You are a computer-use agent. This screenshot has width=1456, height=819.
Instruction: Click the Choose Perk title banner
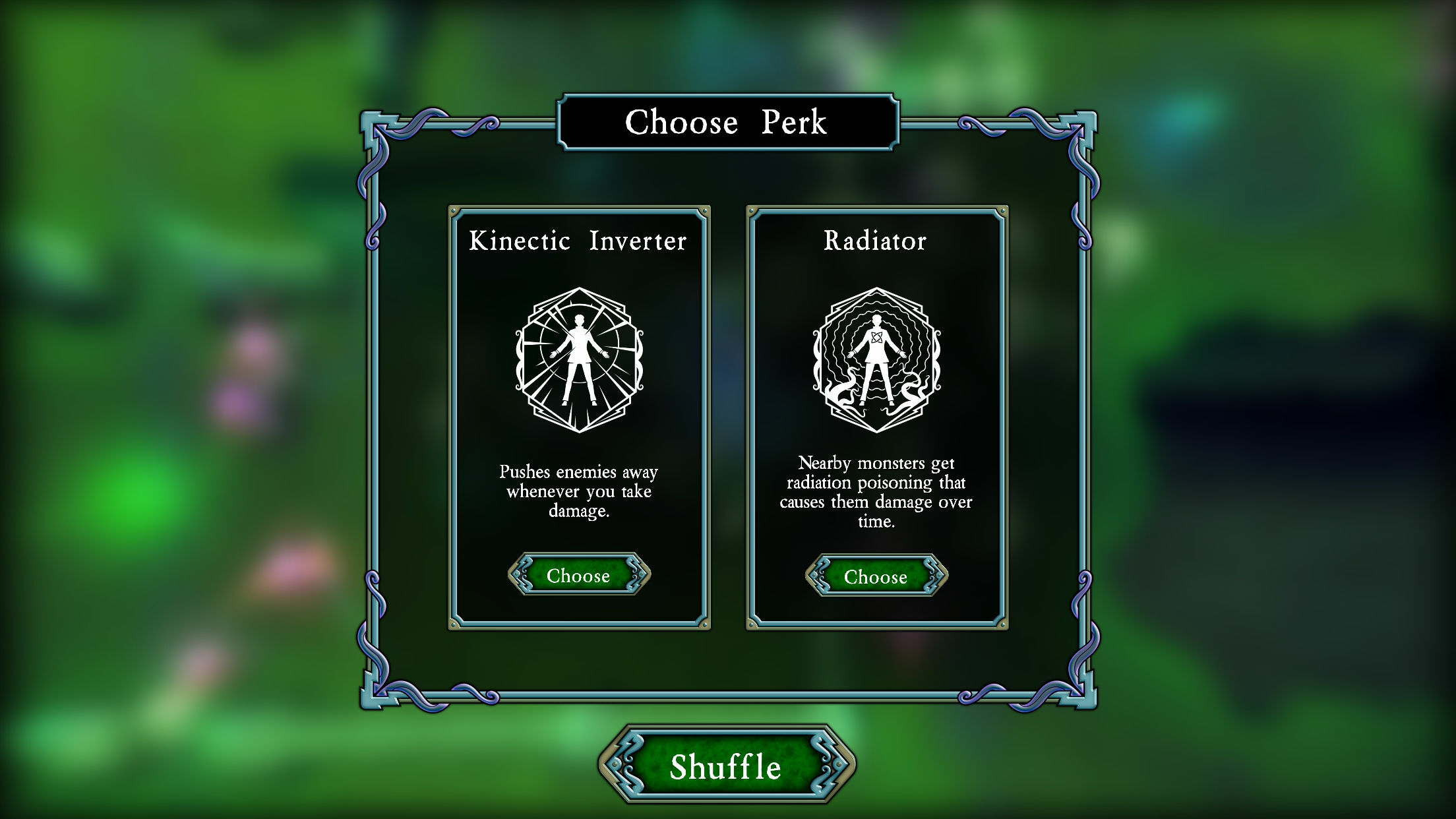(x=727, y=121)
